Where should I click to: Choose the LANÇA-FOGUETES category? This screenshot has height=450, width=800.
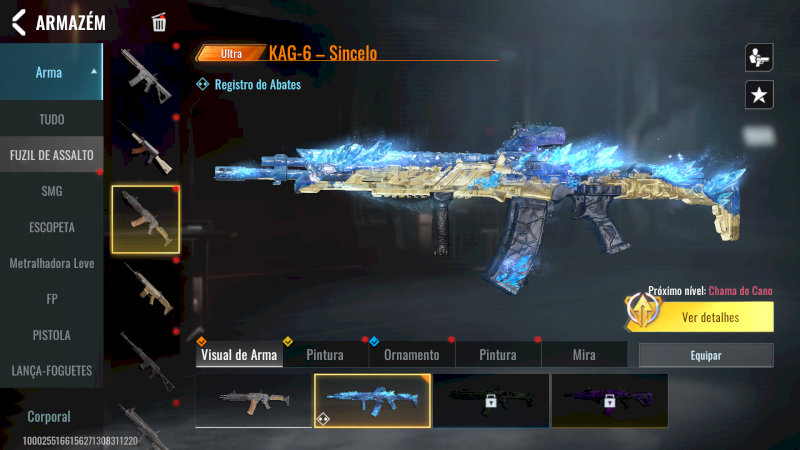pyautogui.click(x=51, y=371)
